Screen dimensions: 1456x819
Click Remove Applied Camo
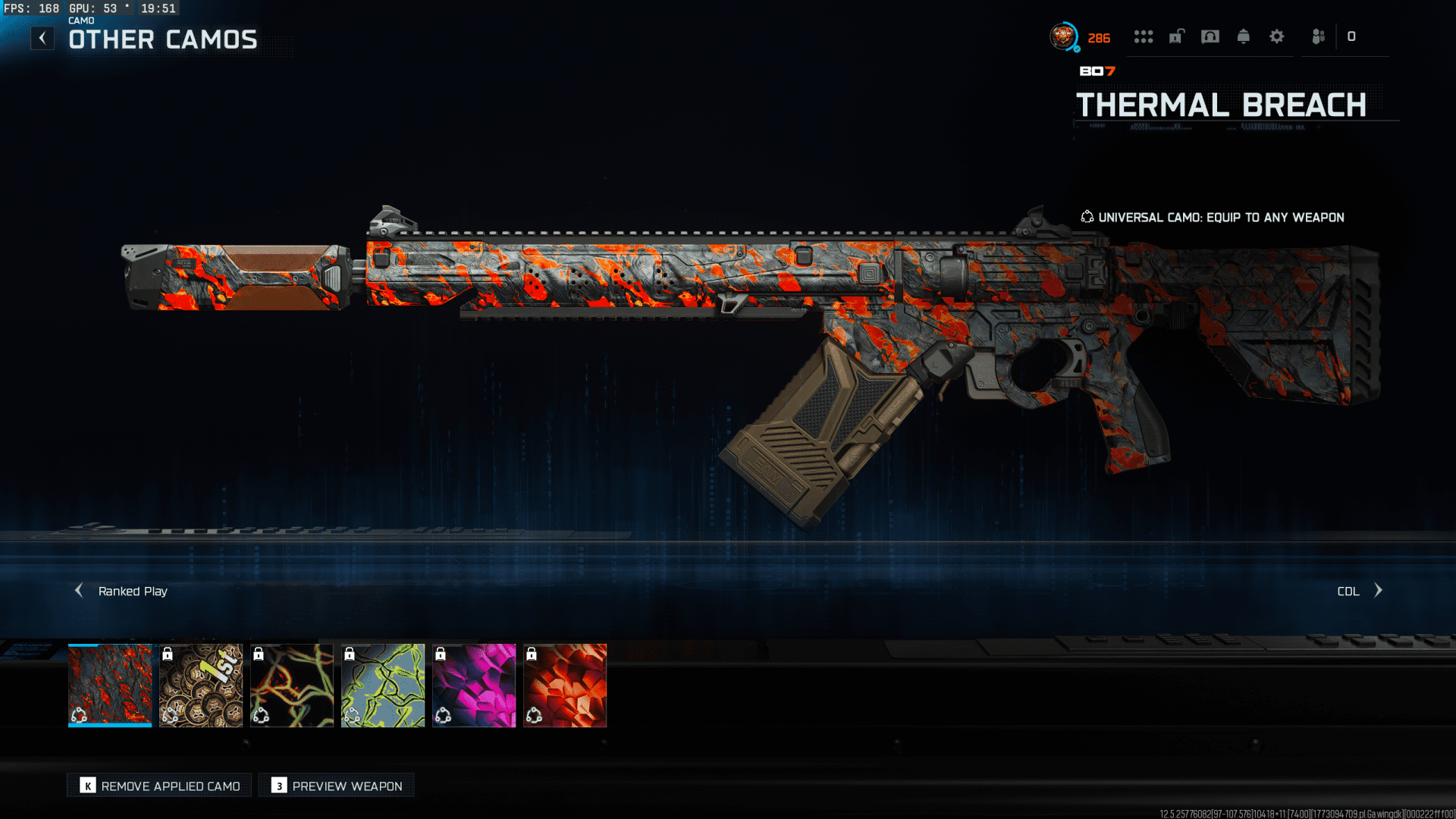[160, 786]
